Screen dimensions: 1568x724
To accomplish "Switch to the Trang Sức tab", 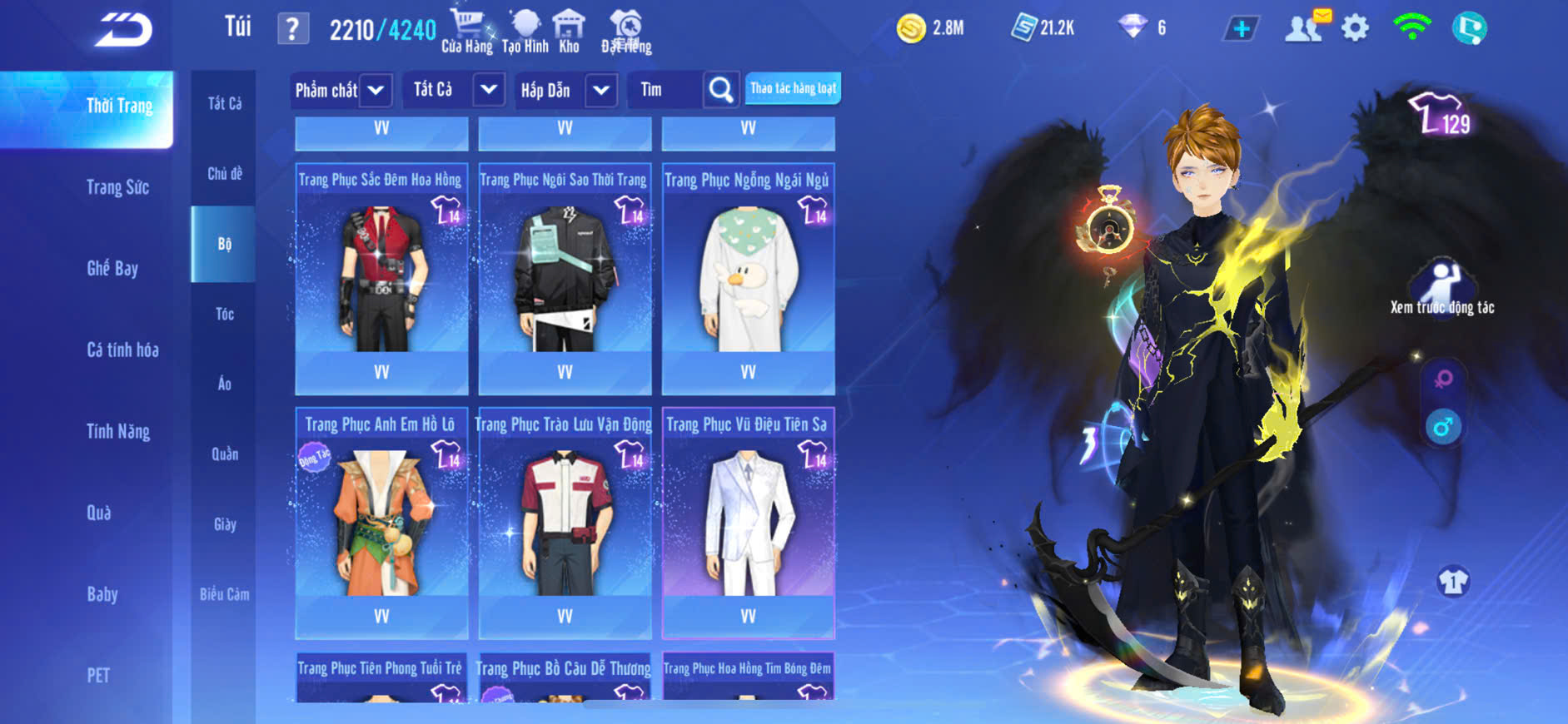I will [117, 187].
